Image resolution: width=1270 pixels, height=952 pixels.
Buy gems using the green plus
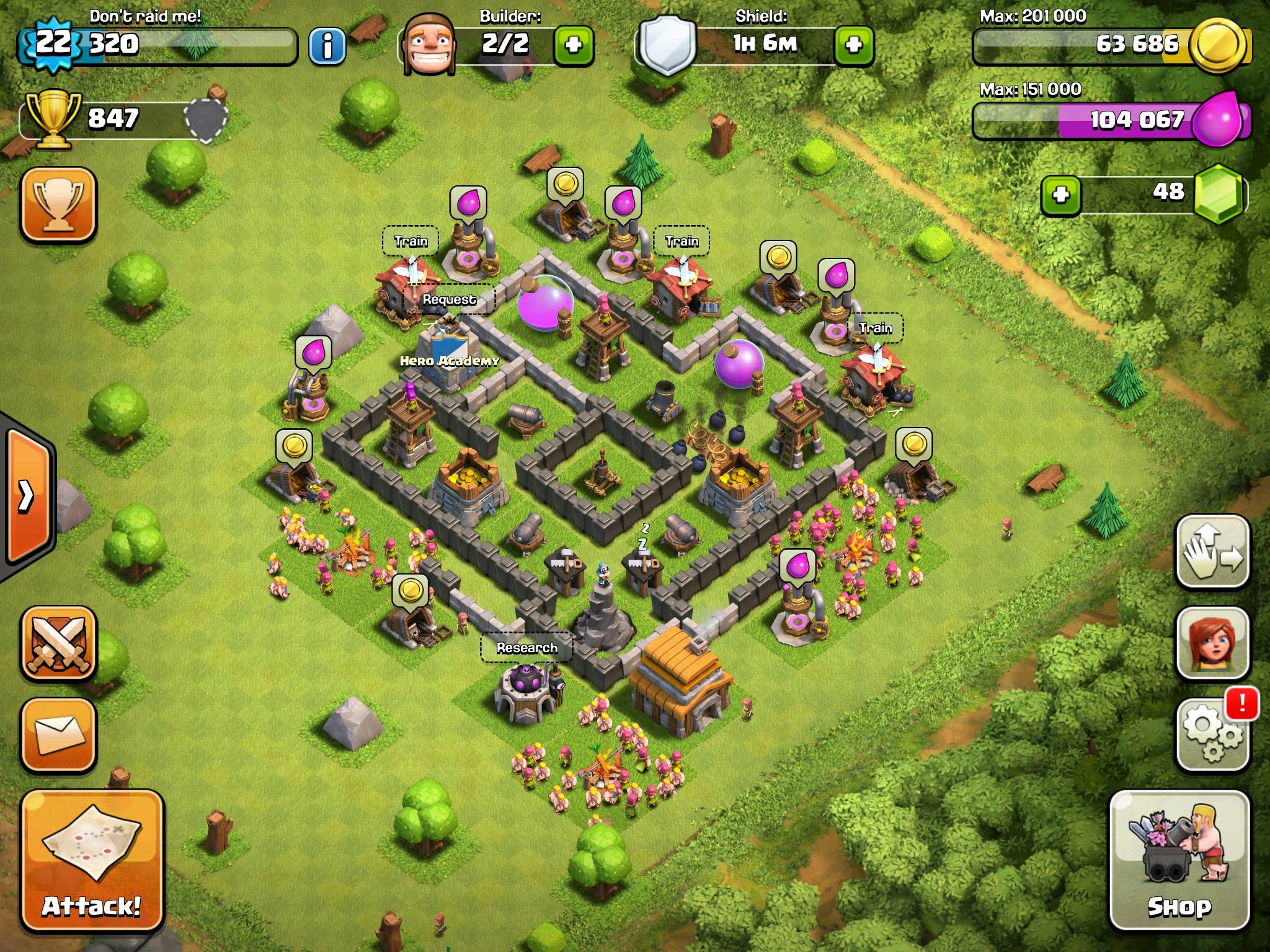click(1060, 195)
